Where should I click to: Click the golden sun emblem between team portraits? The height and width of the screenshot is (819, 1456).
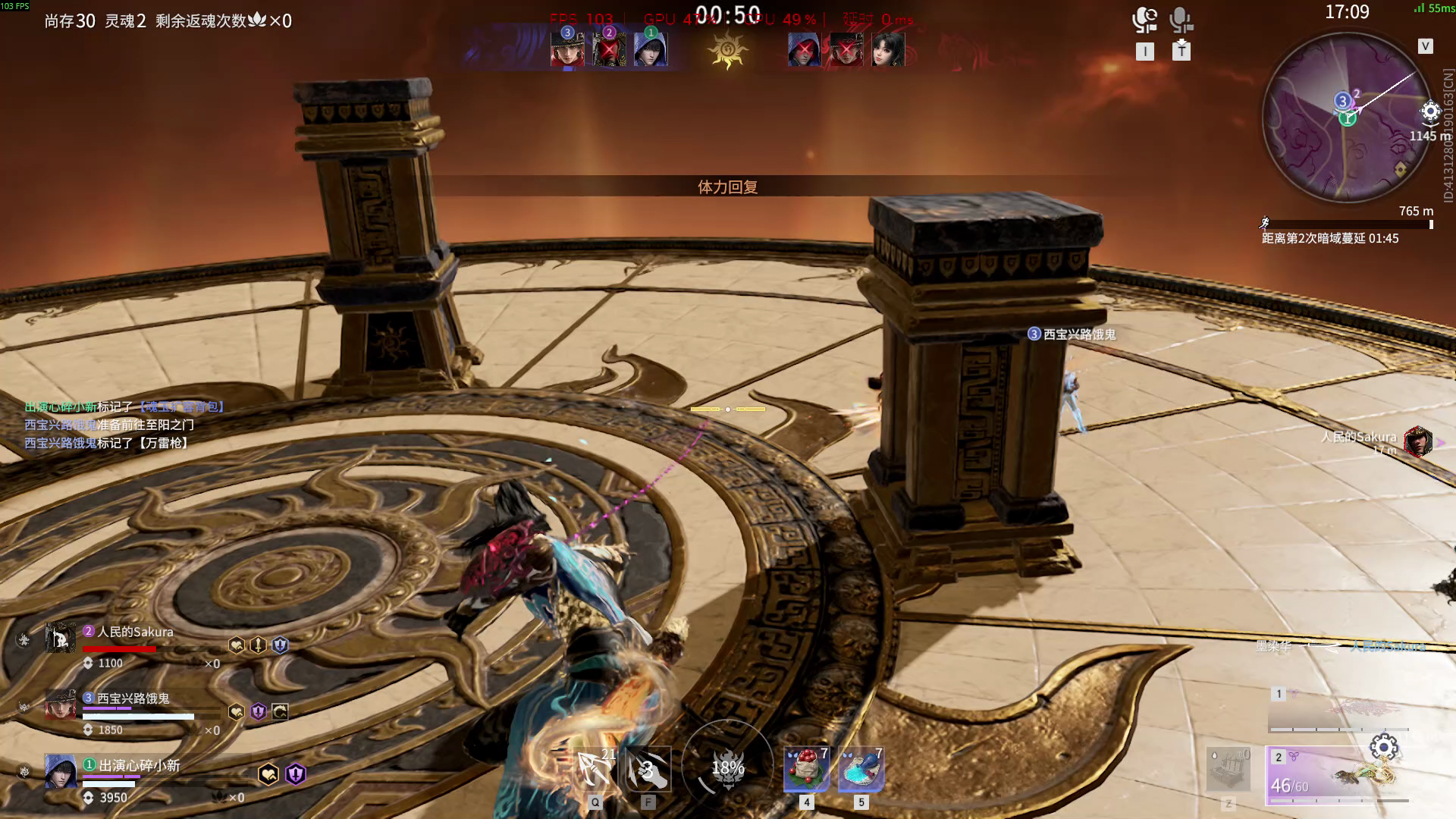727,51
